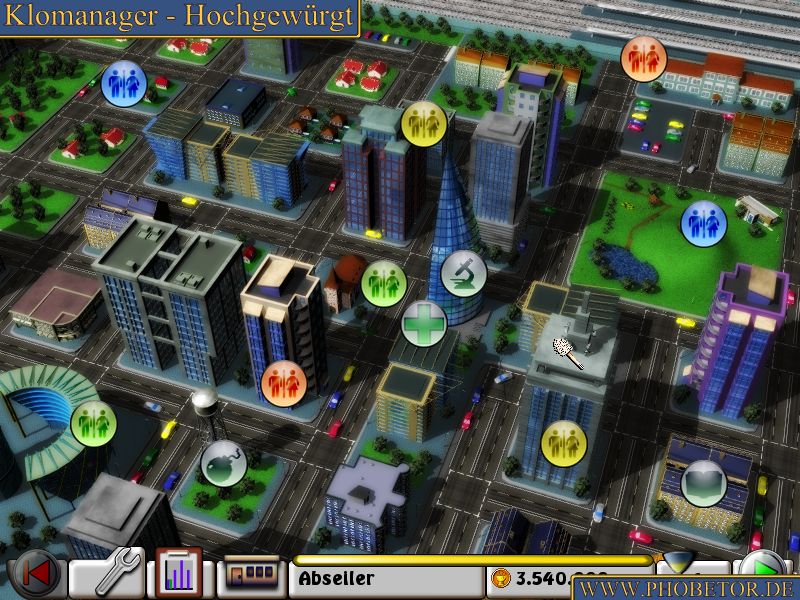Screen dimensions: 800x600
Task: Open the control panel toolbar button
Action: pos(252,577)
